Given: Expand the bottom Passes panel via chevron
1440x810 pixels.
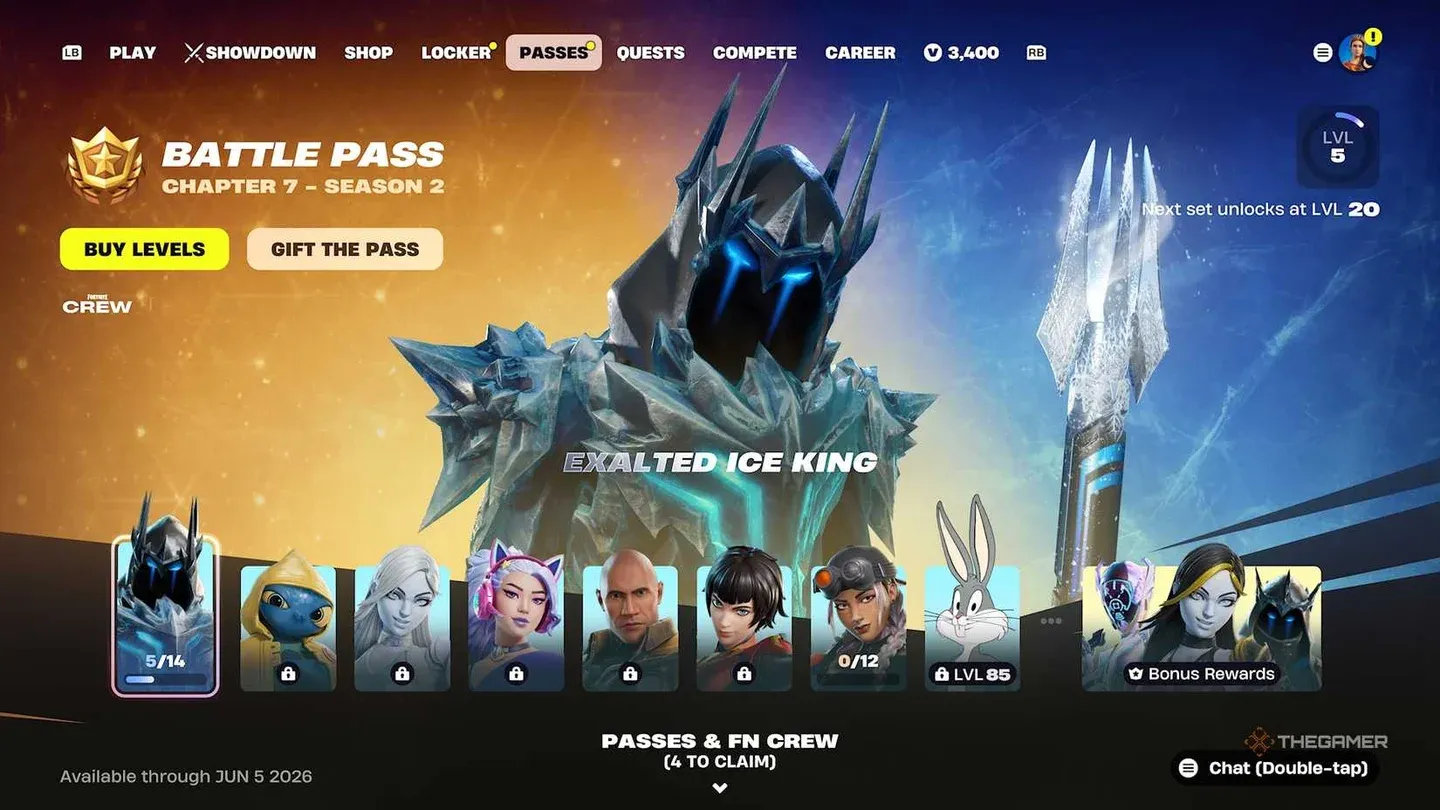Looking at the screenshot, I should (x=719, y=788).
